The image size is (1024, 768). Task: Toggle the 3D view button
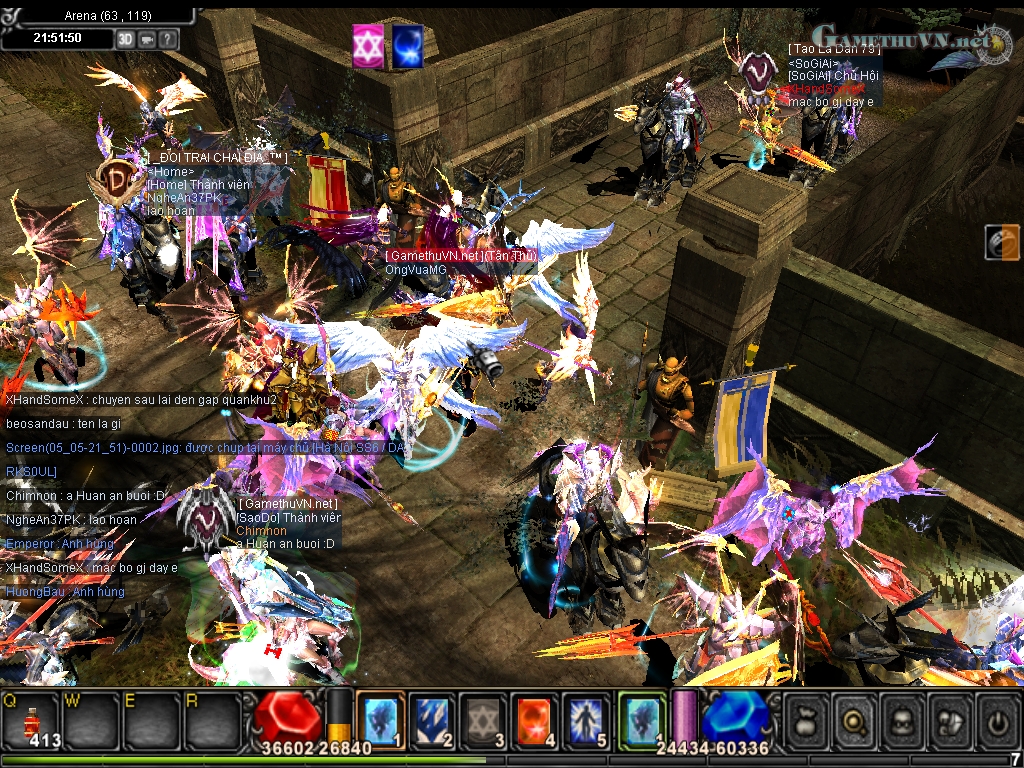tap(126, 39)
